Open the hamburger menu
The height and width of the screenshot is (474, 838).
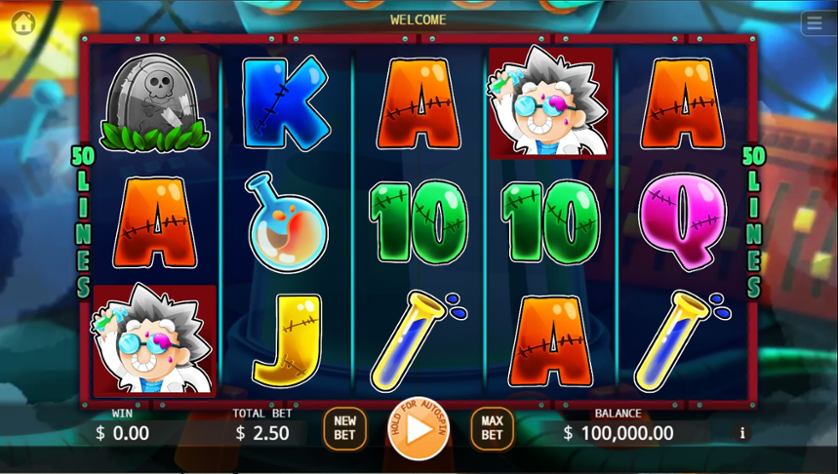[814, 24]
